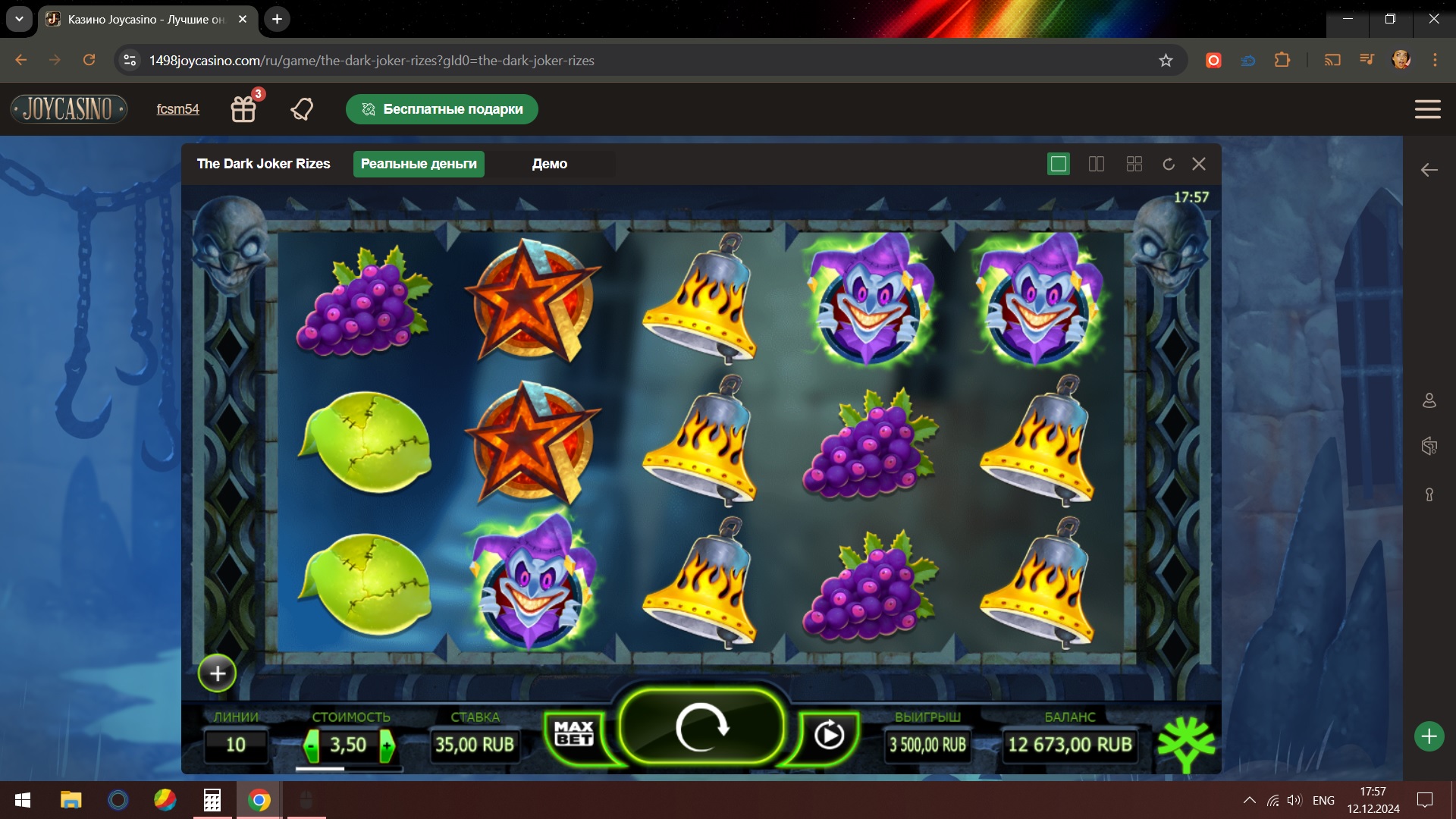The height and width of the screenshot is (819, 1456).
Task: Open the gift box notifications
Action: 243,109
